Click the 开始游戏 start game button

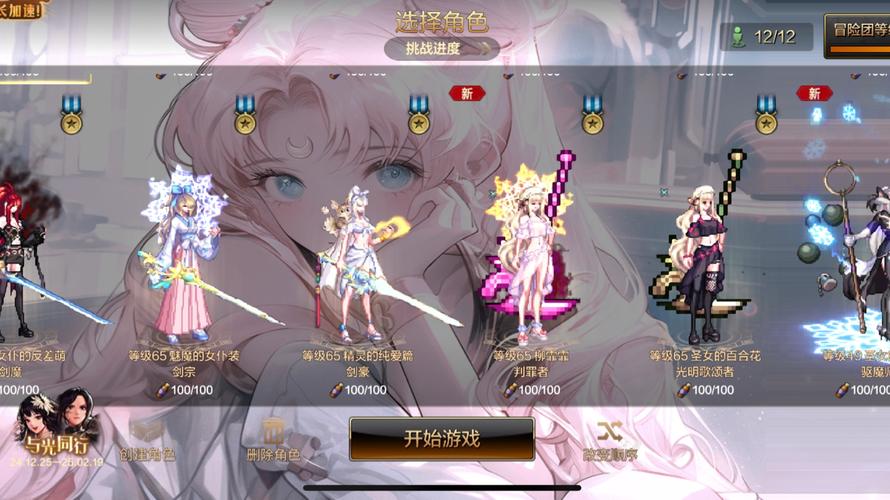coord(441,438)
